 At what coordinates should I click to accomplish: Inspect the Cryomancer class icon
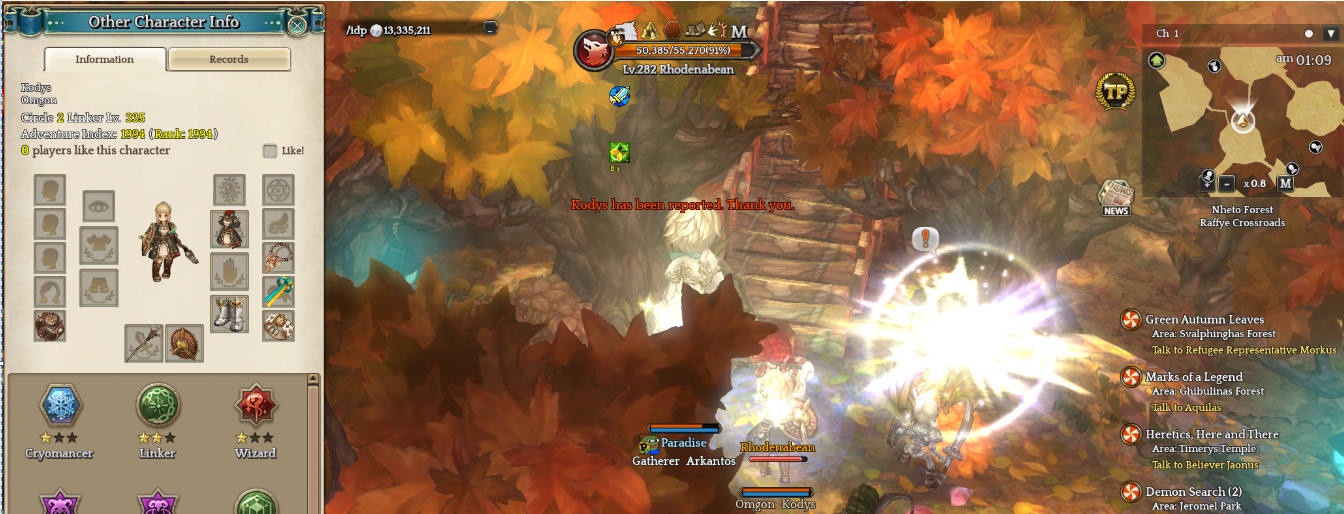coord(59,405)
